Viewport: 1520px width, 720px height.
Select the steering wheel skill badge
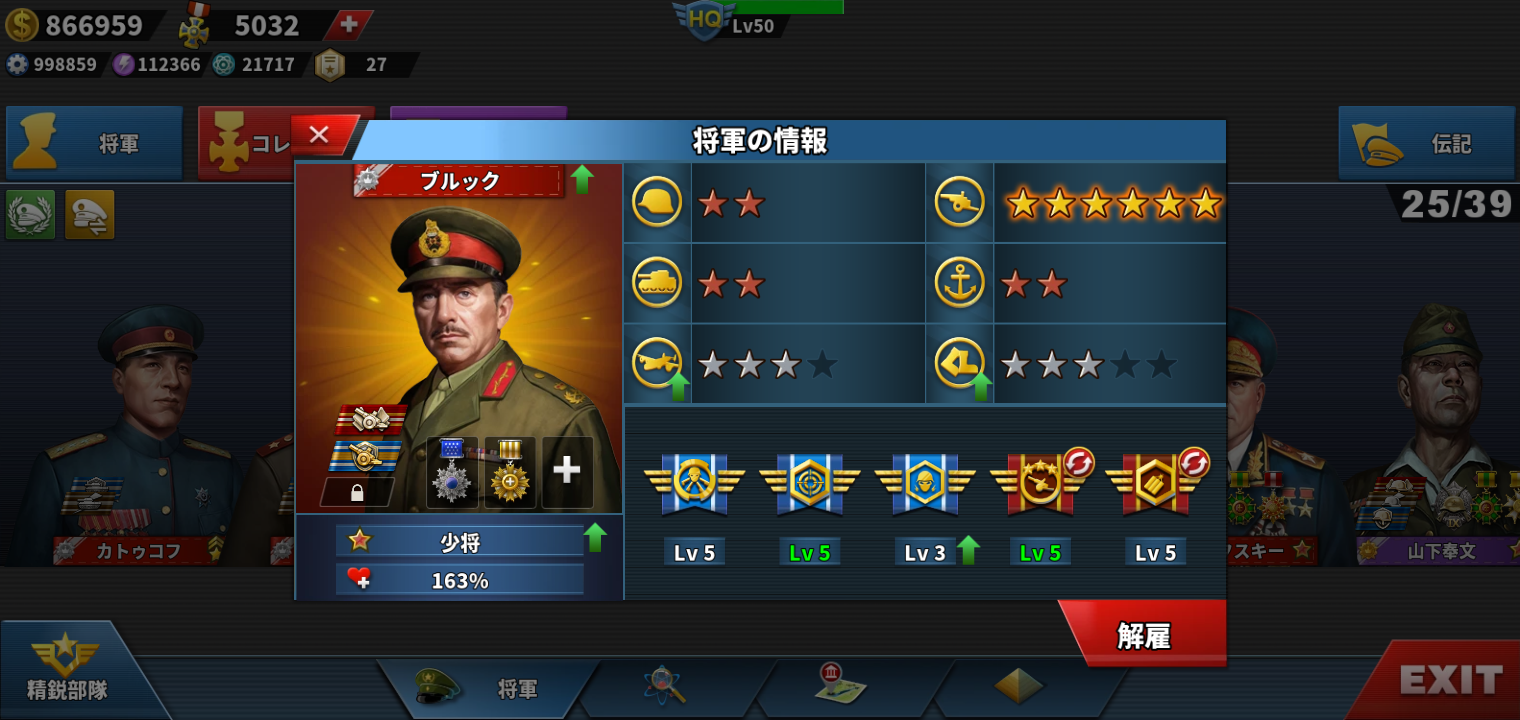[x=694, y=485]
